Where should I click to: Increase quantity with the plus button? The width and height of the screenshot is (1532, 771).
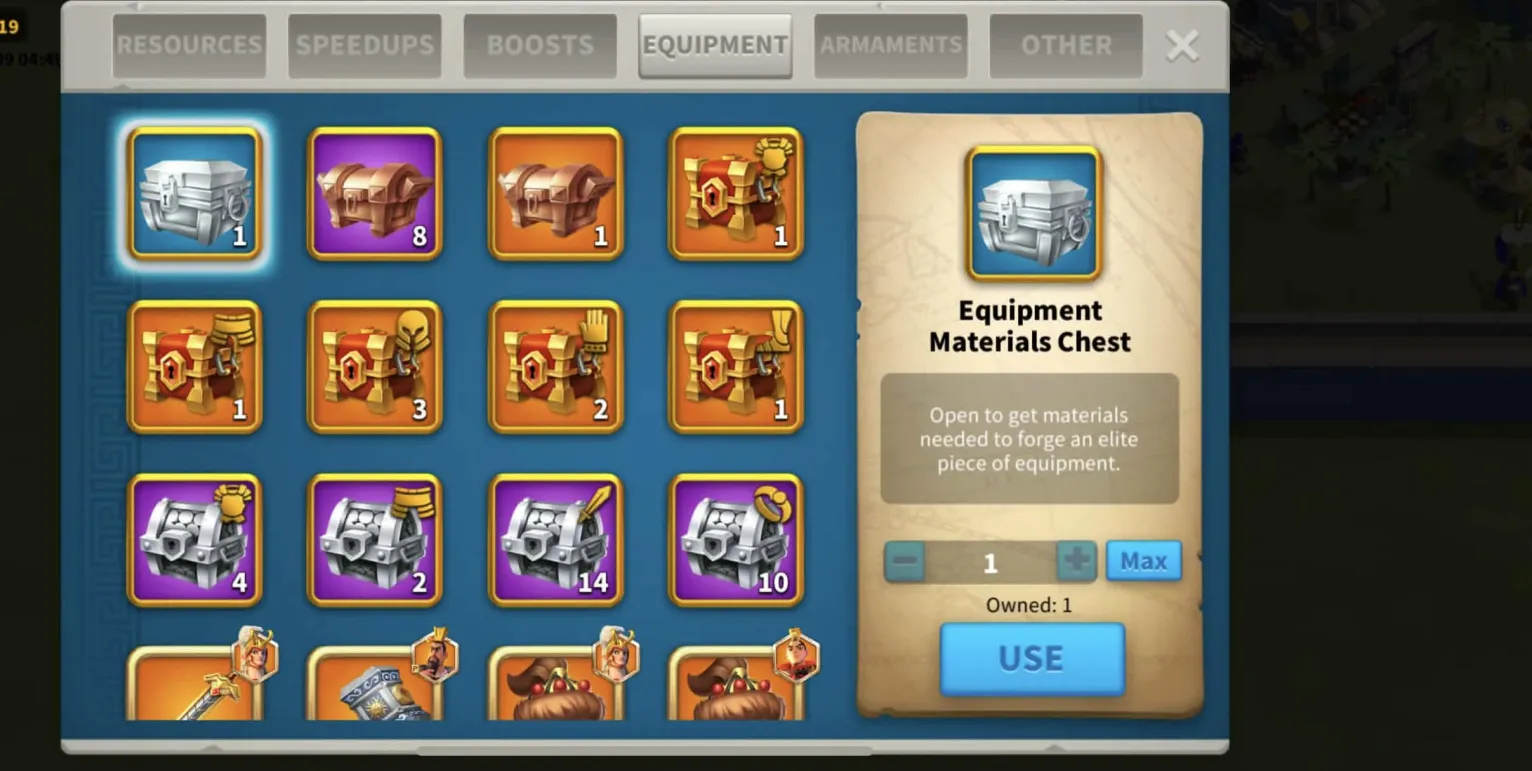(x=1076, y=561)
